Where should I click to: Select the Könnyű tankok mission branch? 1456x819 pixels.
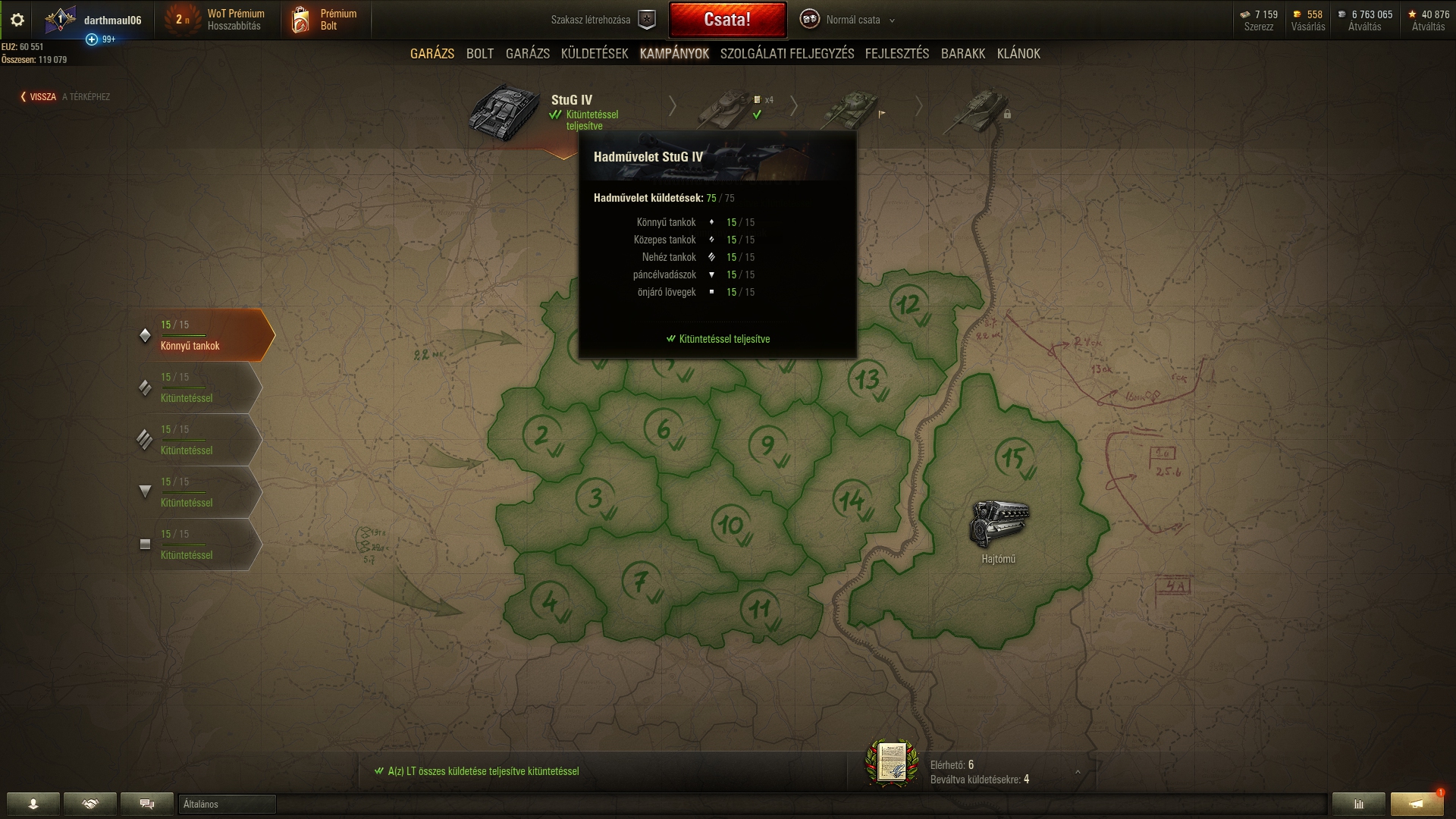coord(203,335)
